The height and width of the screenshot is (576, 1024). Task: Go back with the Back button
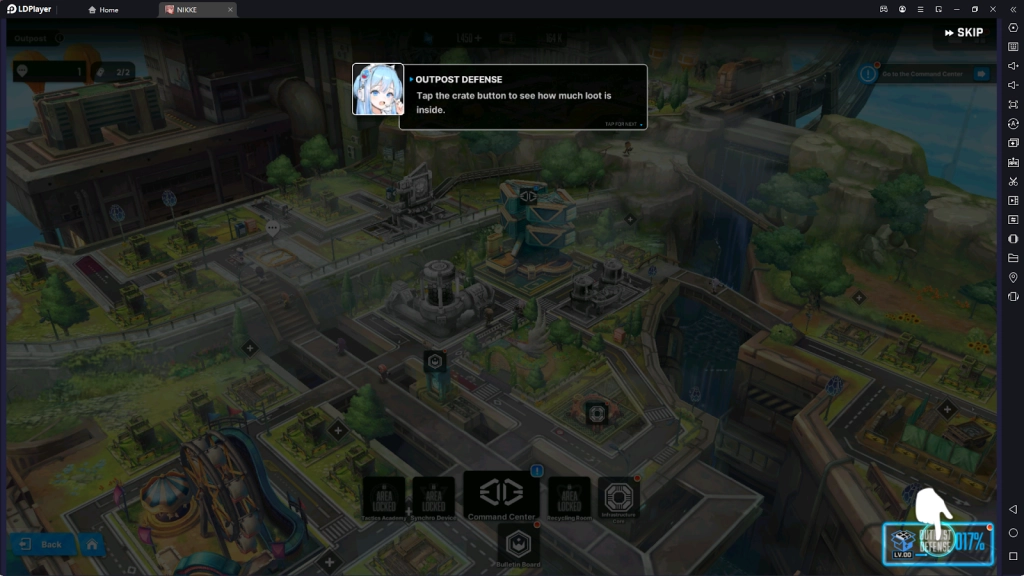click(x=41, y=544)
